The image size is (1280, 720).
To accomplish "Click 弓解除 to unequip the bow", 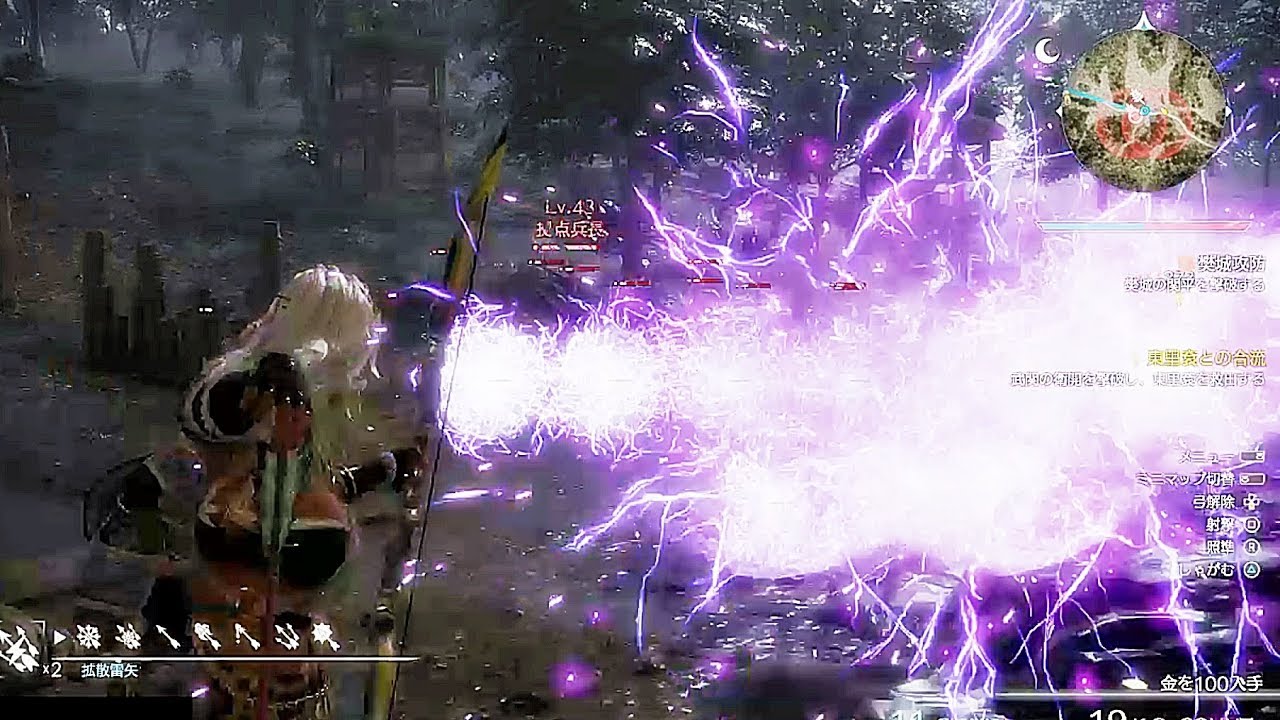I will point(1213,503).
